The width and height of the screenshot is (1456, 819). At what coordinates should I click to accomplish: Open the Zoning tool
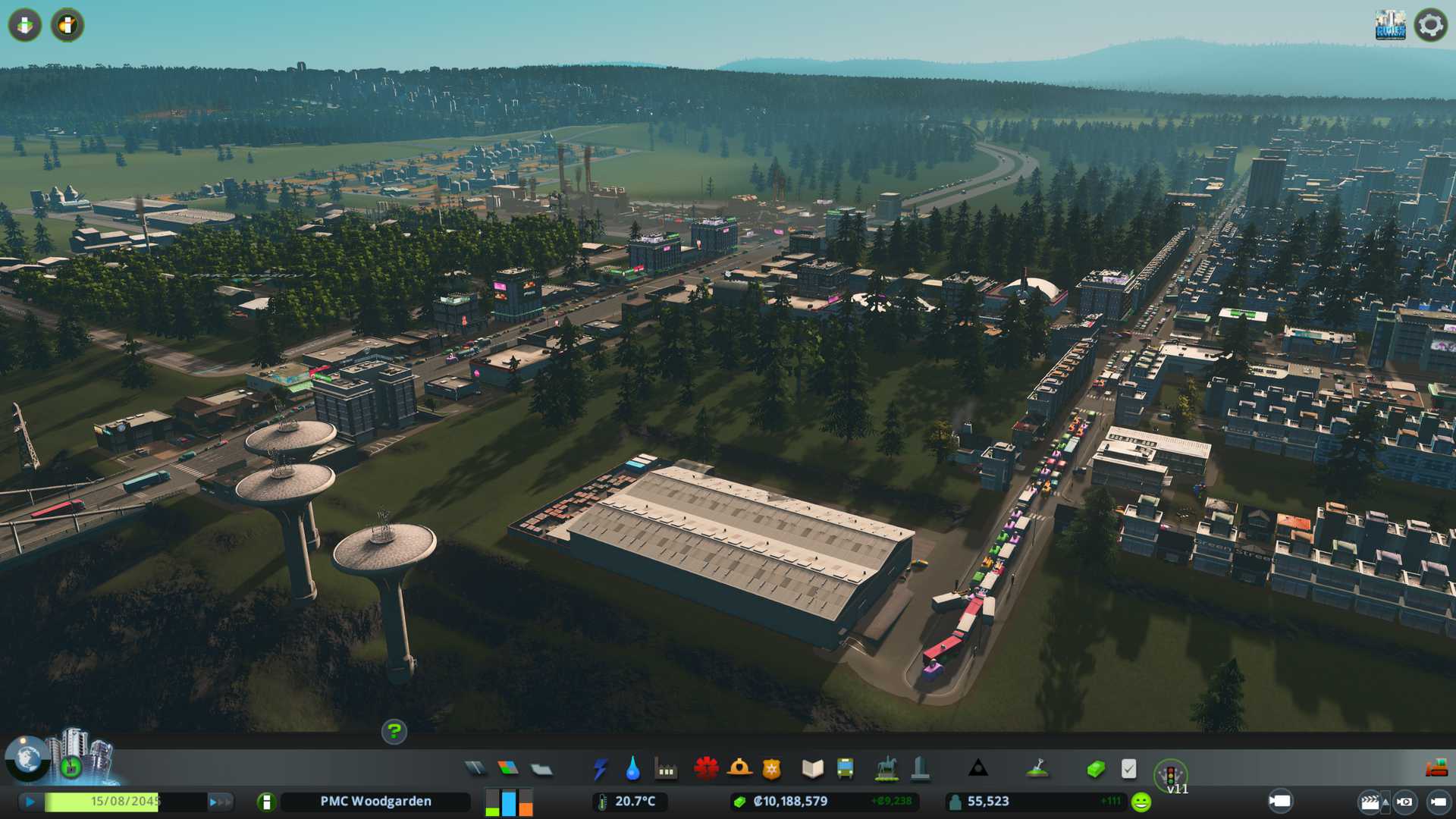point(508,769)
